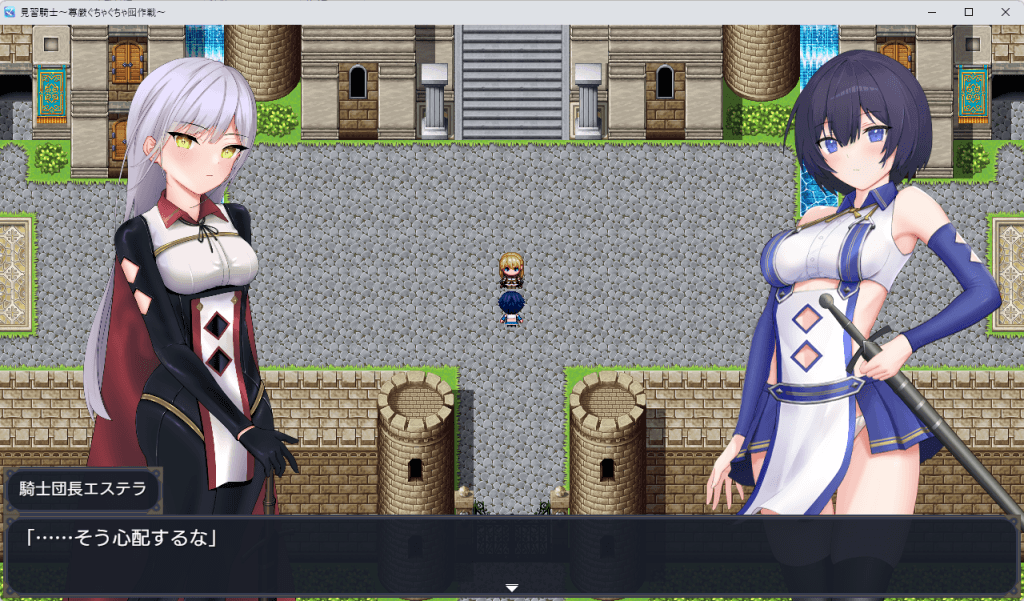Image resolution: width=1024 pixels, height=601 pixels.
Task: Maximize the game window
Action: coord(968,11)
